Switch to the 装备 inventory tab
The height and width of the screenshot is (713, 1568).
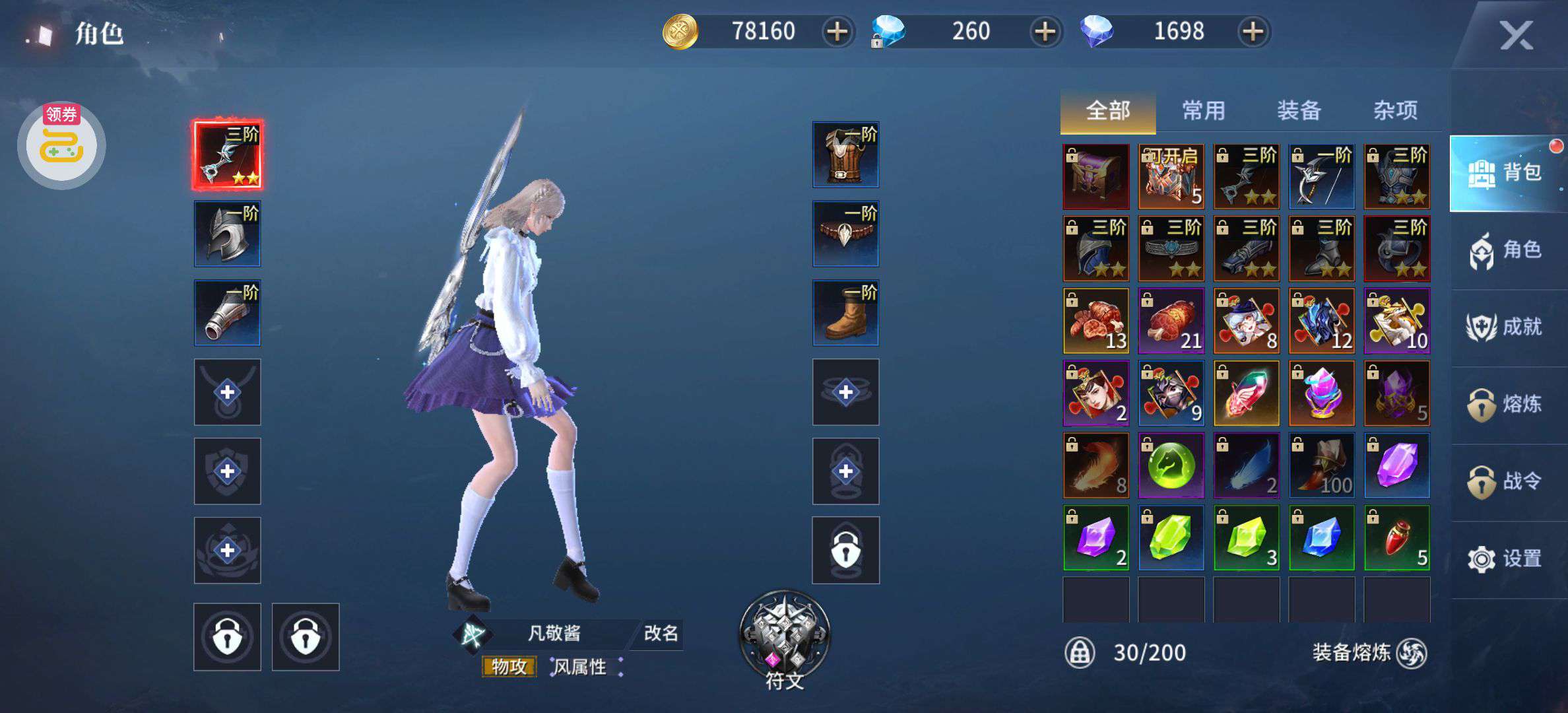point(1299,110)
